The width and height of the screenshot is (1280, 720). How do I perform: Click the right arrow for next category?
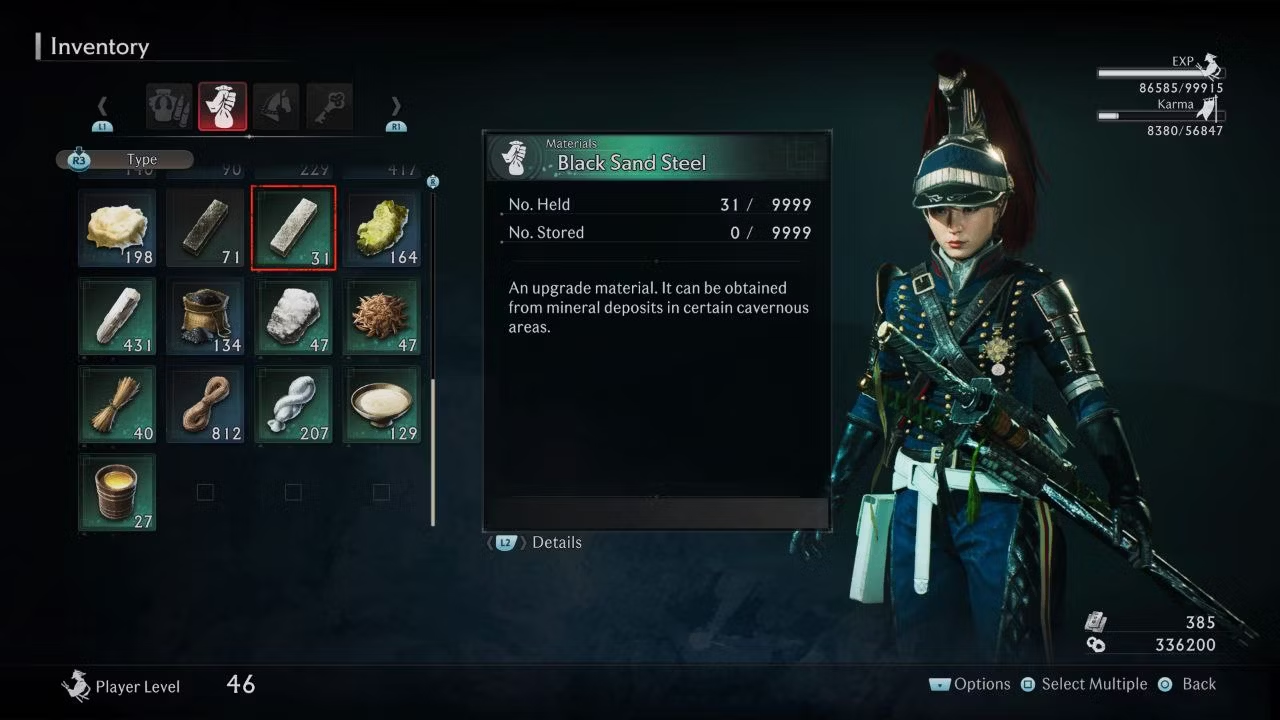pyautogui.click(x=396, y=107)
